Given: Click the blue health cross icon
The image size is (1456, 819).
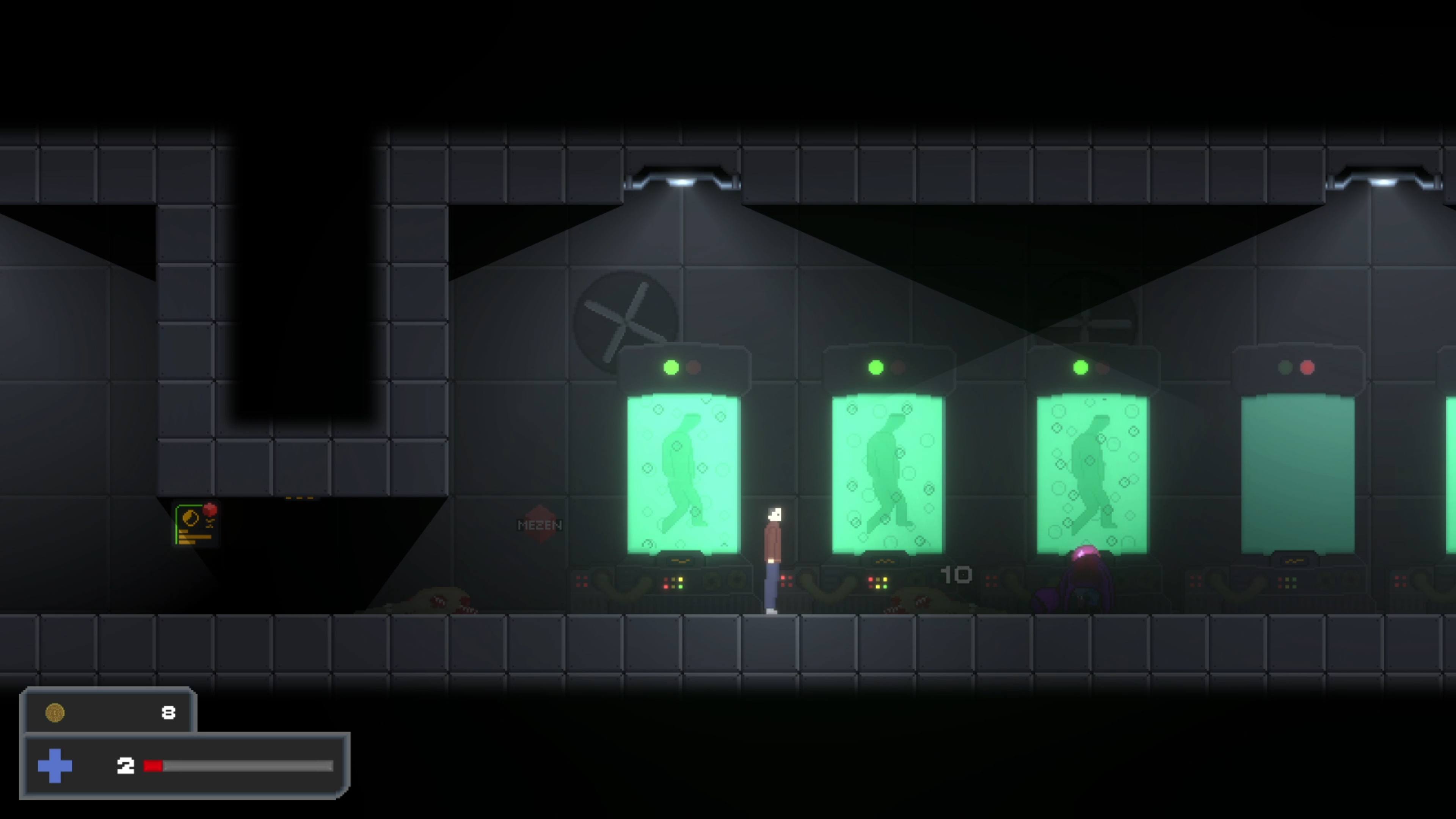Looking at the screenshot, I should click(55, 766).
